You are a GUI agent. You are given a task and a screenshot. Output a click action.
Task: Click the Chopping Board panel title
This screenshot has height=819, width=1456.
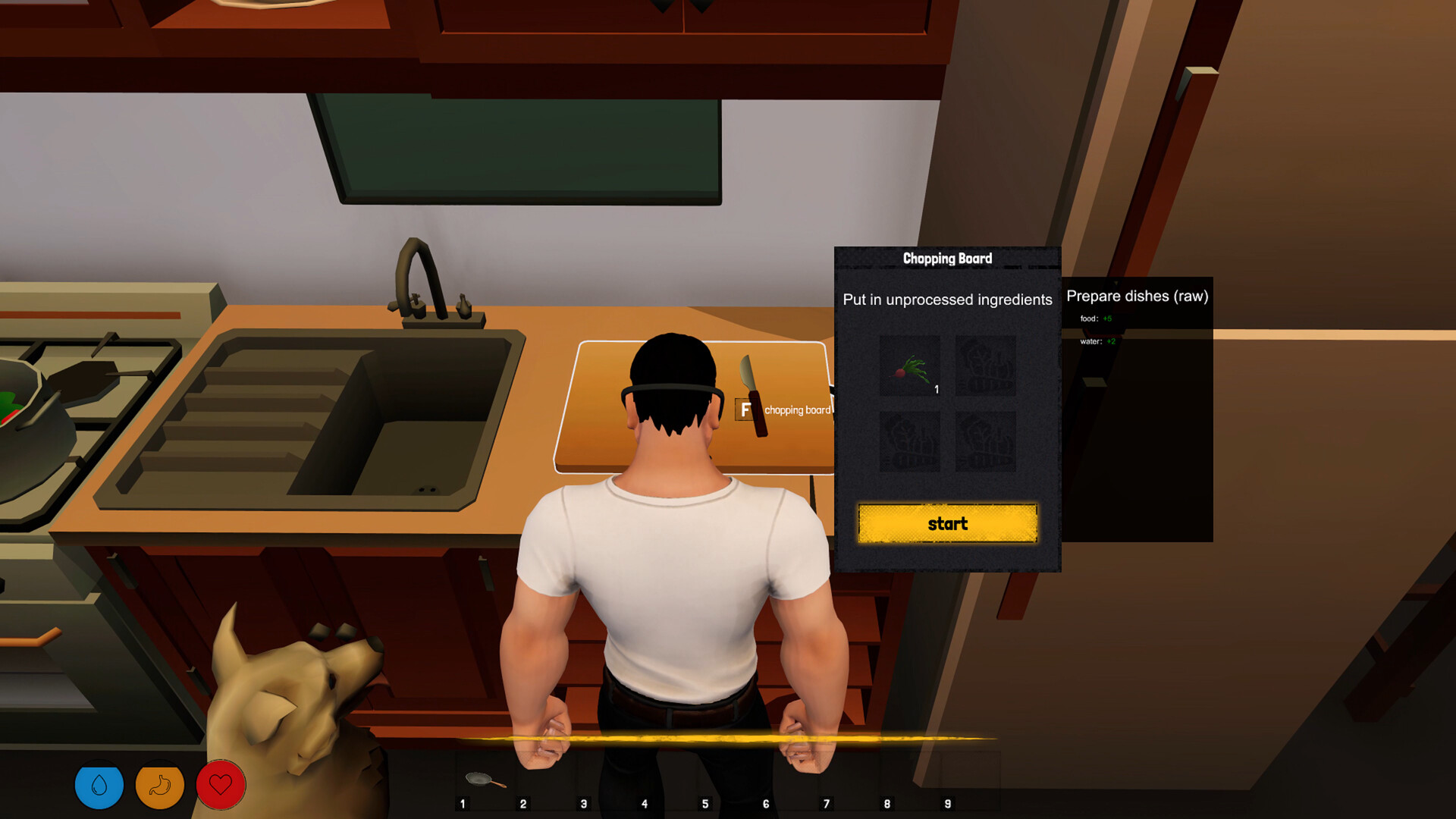pyautogui.click(x=947, y=259)
